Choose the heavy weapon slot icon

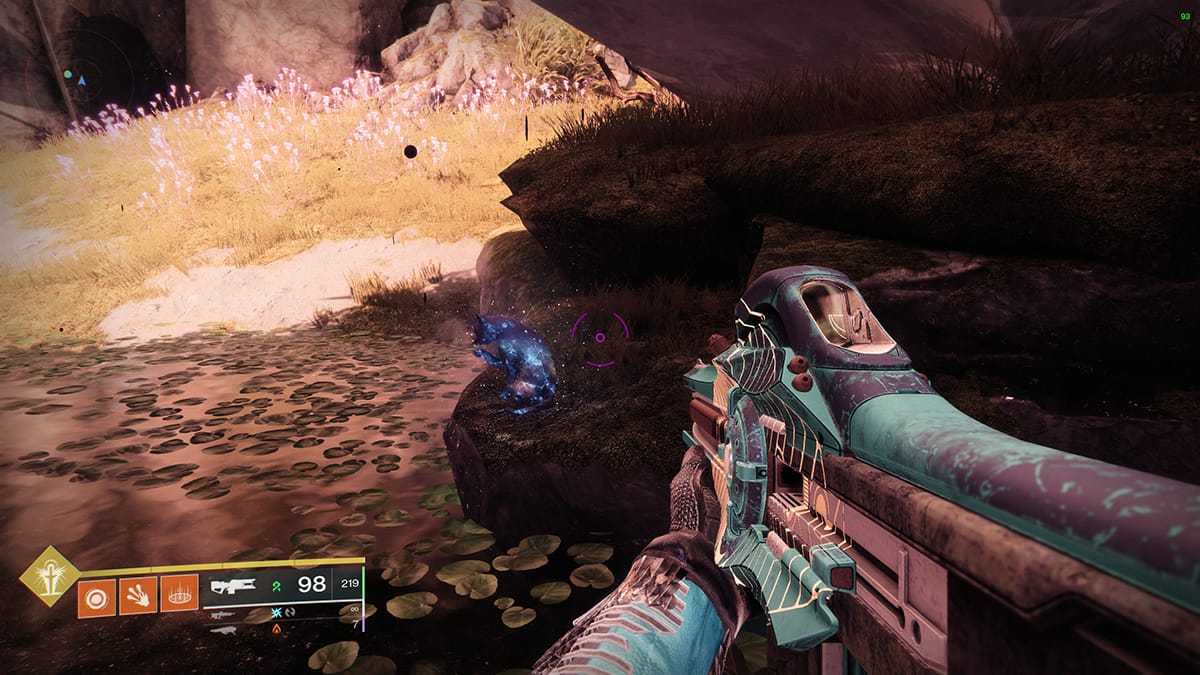click(223, 630)
